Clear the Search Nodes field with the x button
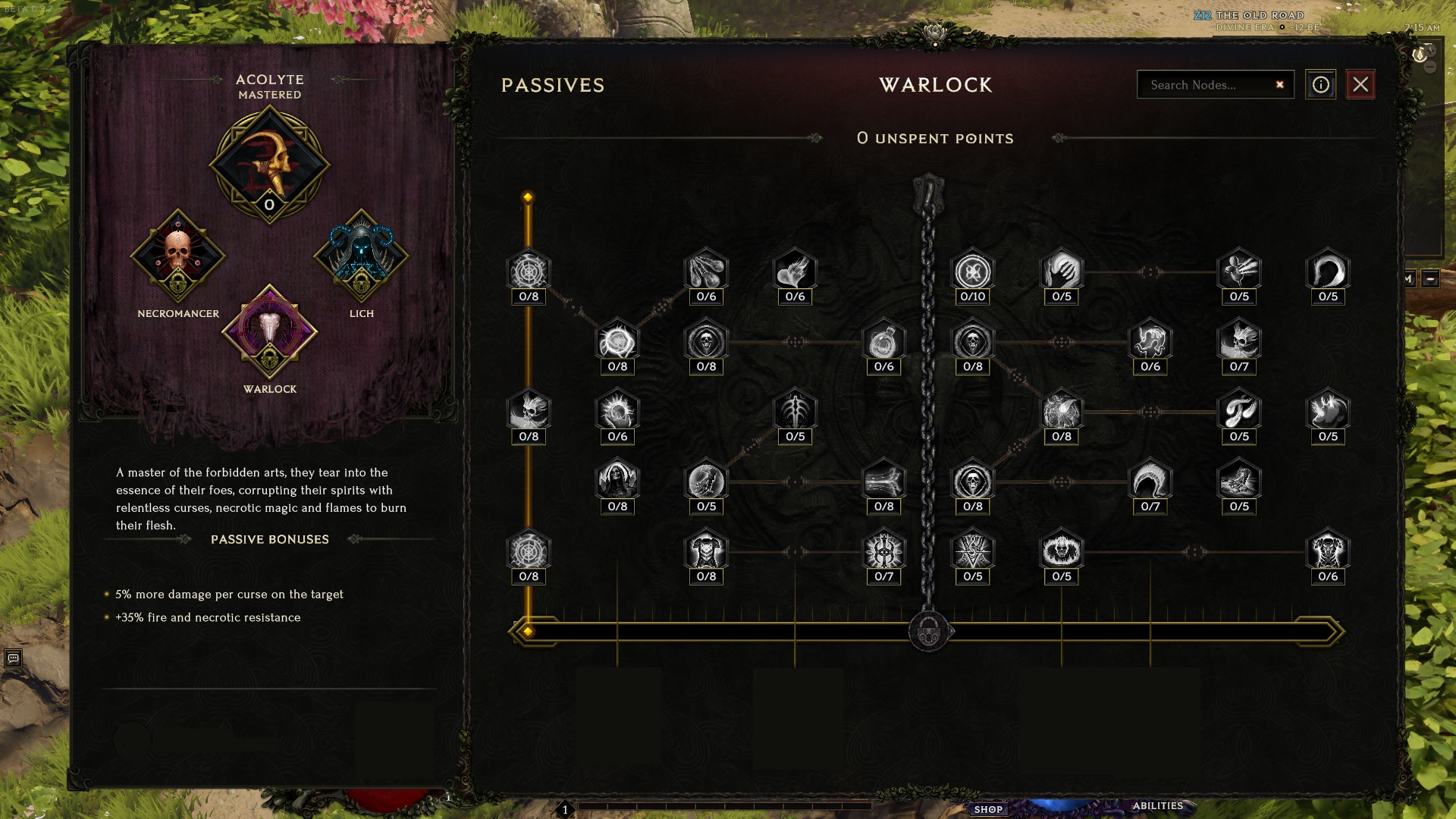The width and height of the screenshot is (1456, 819). click(x=1279, y=85)
